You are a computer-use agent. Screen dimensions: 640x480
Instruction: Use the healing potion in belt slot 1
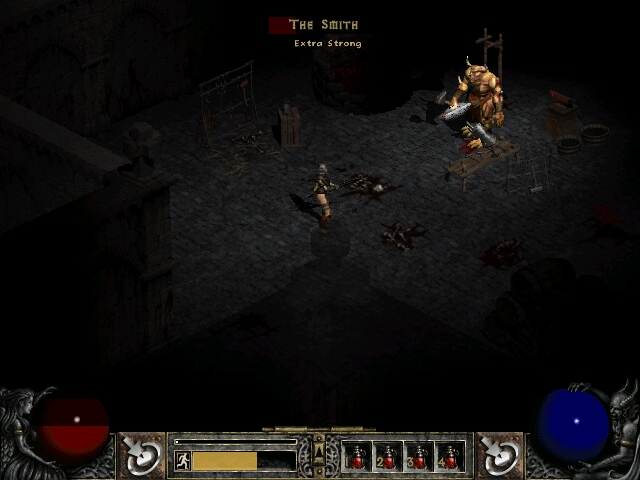pyautogui.click(x=357, y=457)
